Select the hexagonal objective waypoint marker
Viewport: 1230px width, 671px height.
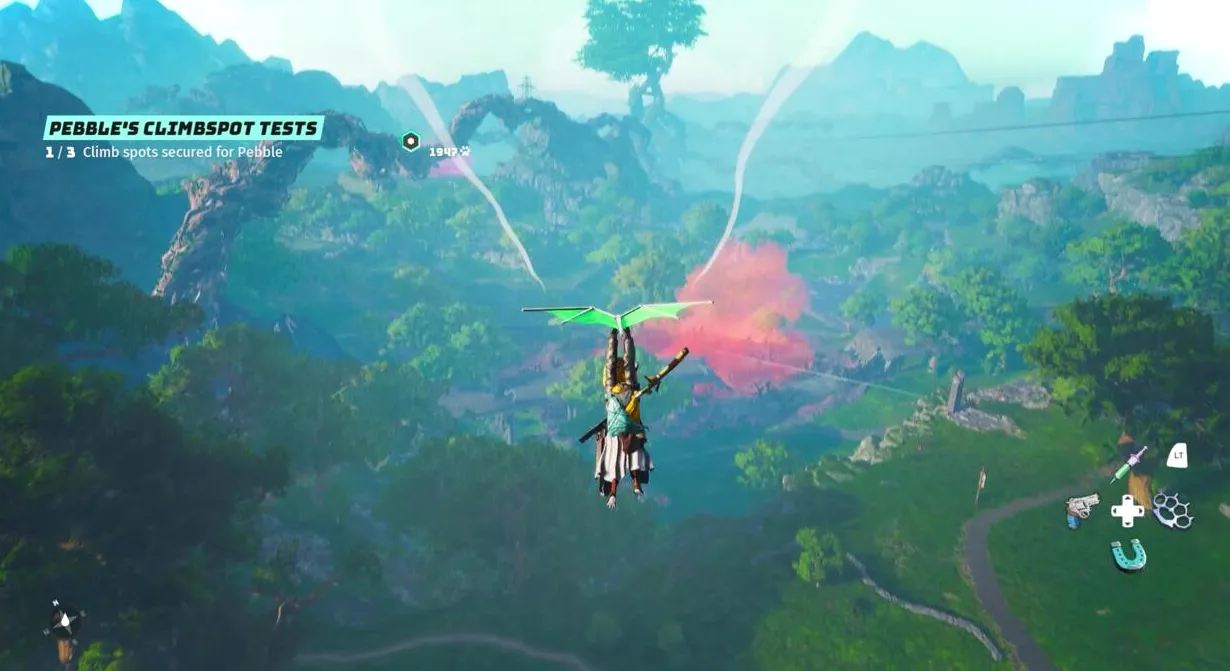coord(410,141)
